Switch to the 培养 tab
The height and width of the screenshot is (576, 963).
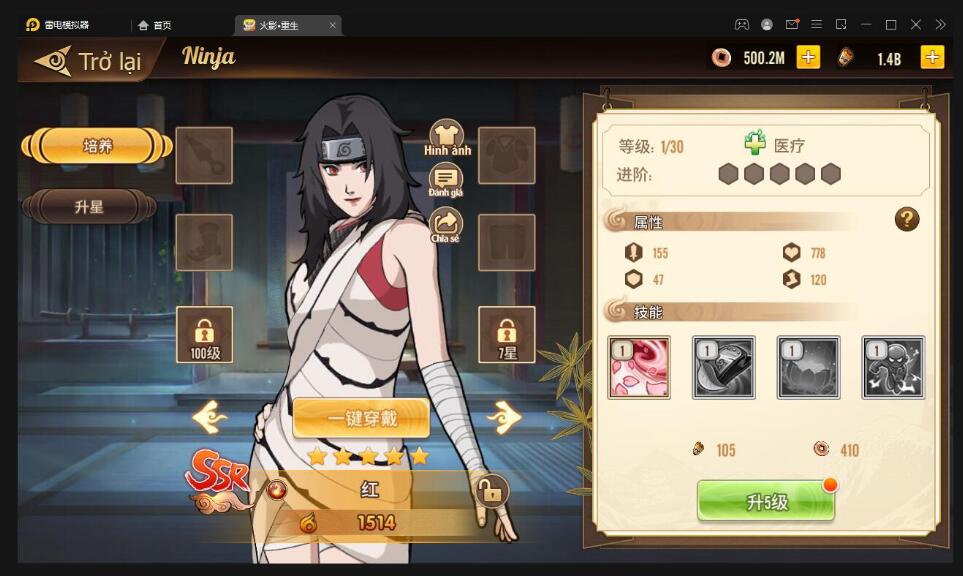click(97, 146)
